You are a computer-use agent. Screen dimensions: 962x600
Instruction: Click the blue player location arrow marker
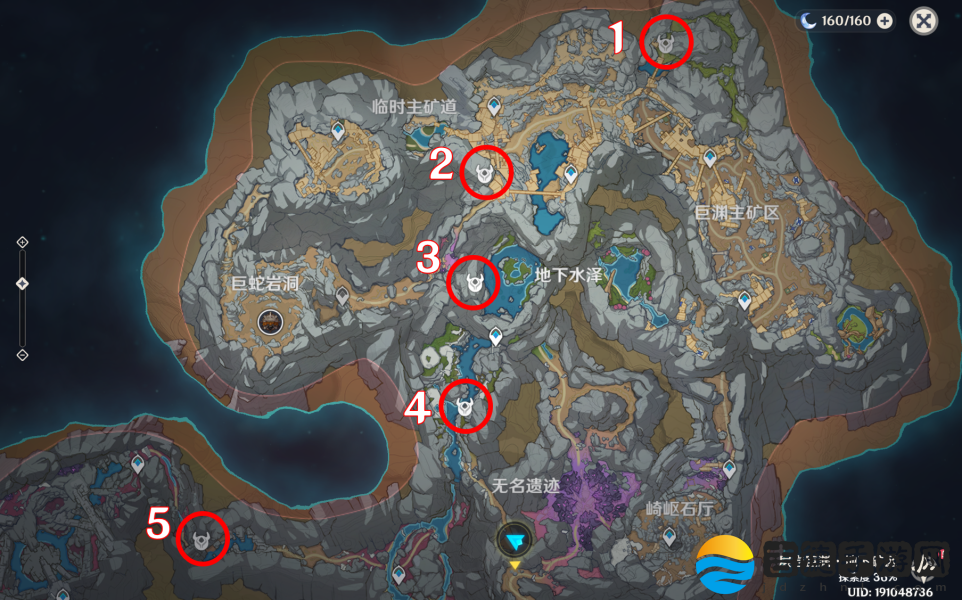(515, 540)
